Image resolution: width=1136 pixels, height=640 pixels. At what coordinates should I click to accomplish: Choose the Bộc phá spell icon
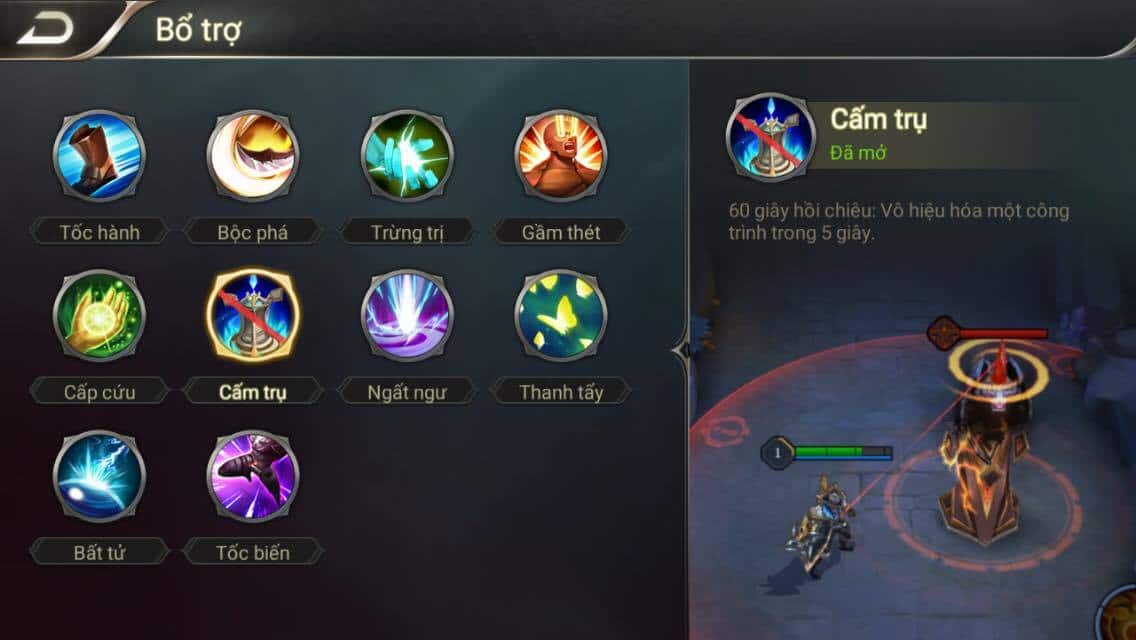coord(253,156)
